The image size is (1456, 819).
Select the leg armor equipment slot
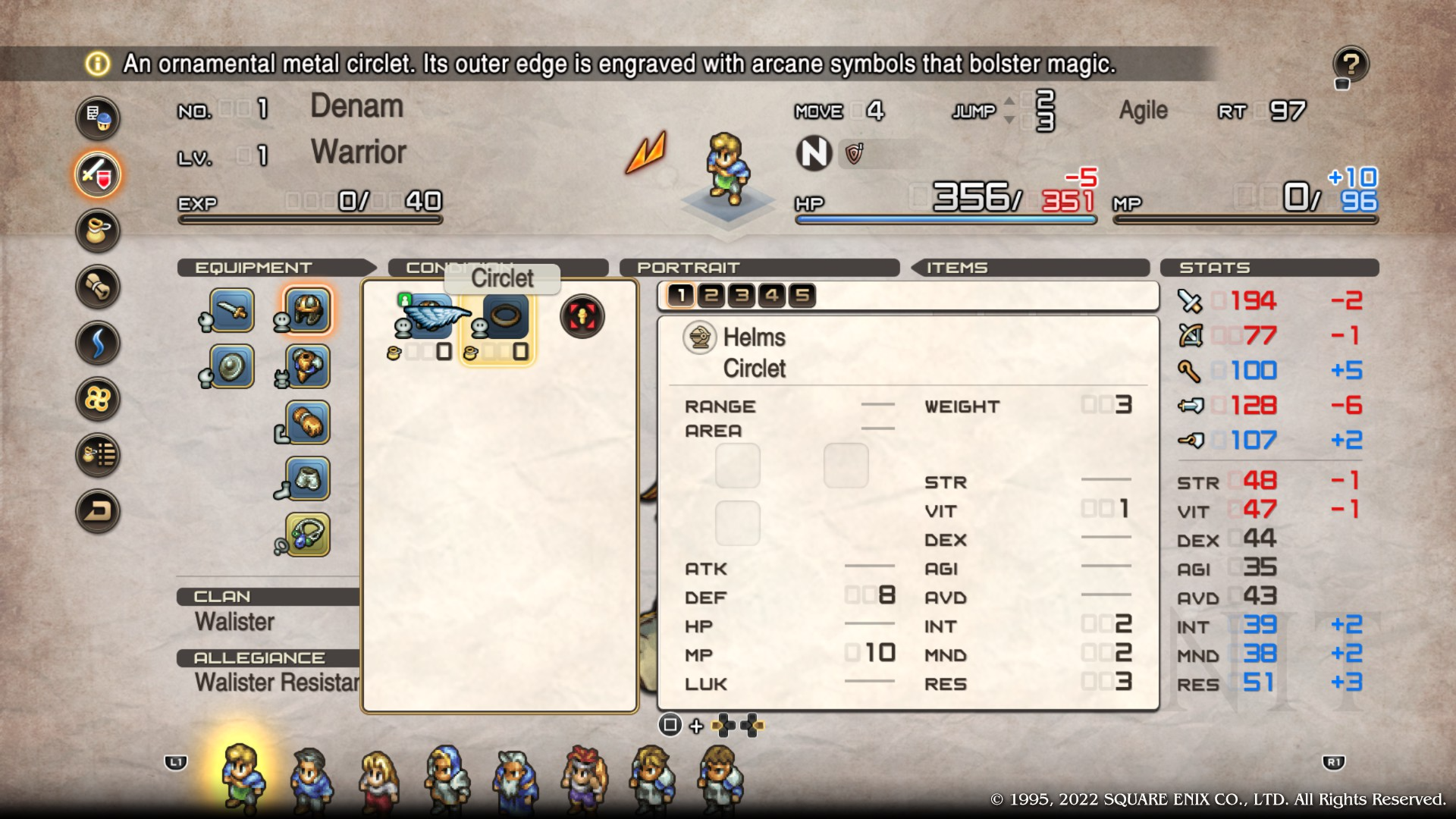pos(308,479)
